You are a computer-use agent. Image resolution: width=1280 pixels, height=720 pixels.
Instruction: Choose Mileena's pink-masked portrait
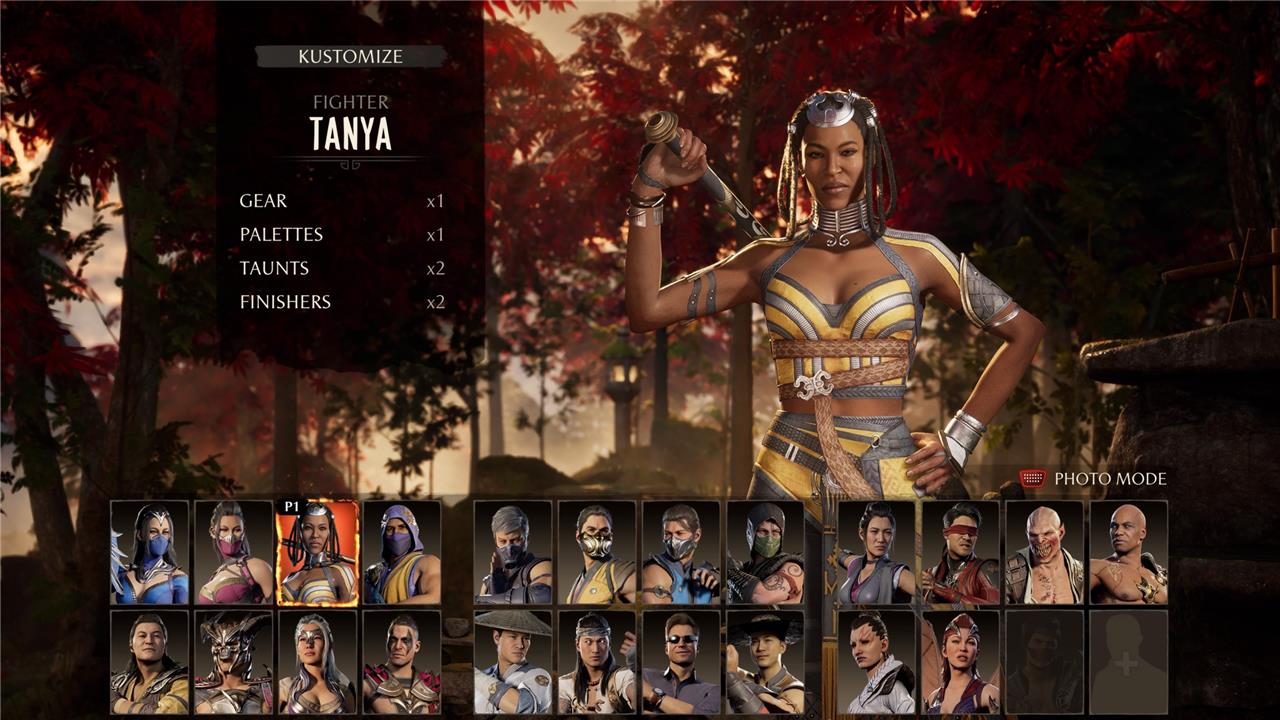(234, 553)
